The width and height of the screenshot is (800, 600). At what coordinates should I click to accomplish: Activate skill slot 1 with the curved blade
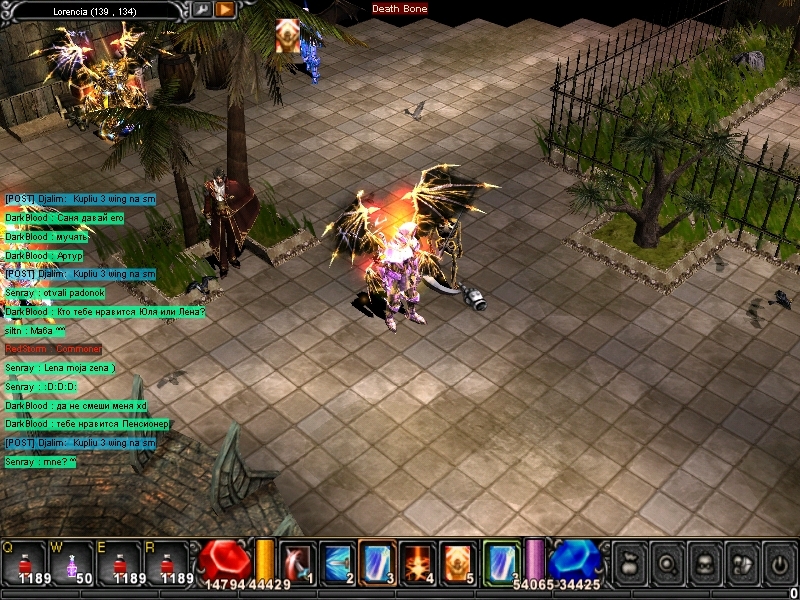coord(298,561)
